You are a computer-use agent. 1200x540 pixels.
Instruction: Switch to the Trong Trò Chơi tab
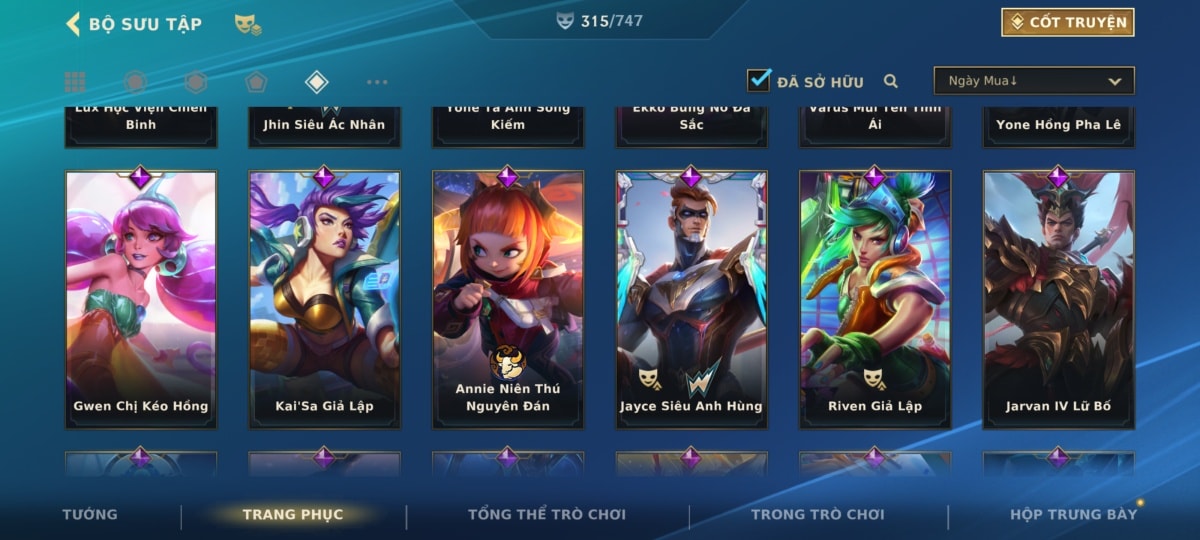coord(818,515)
